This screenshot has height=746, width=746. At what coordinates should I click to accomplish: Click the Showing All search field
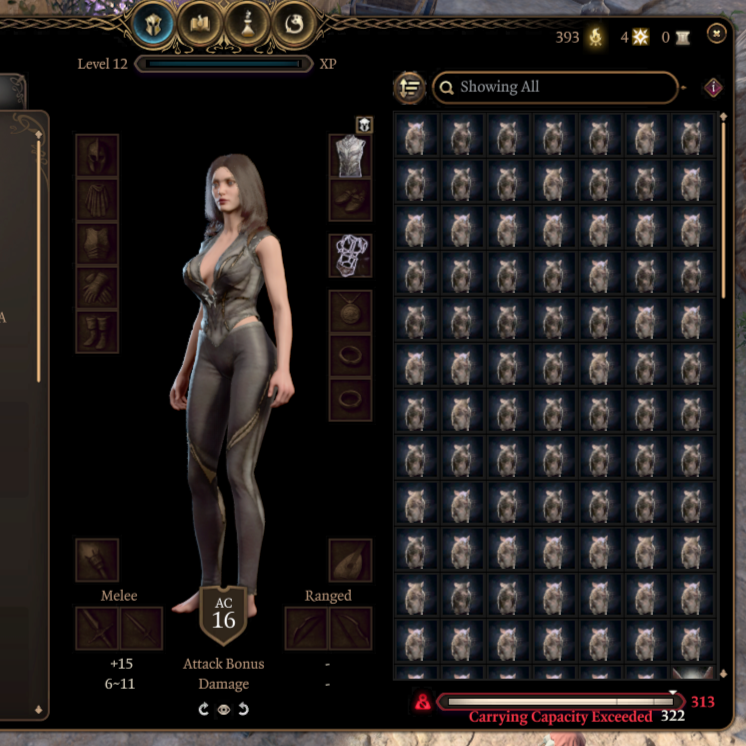(x=555, y=87)
